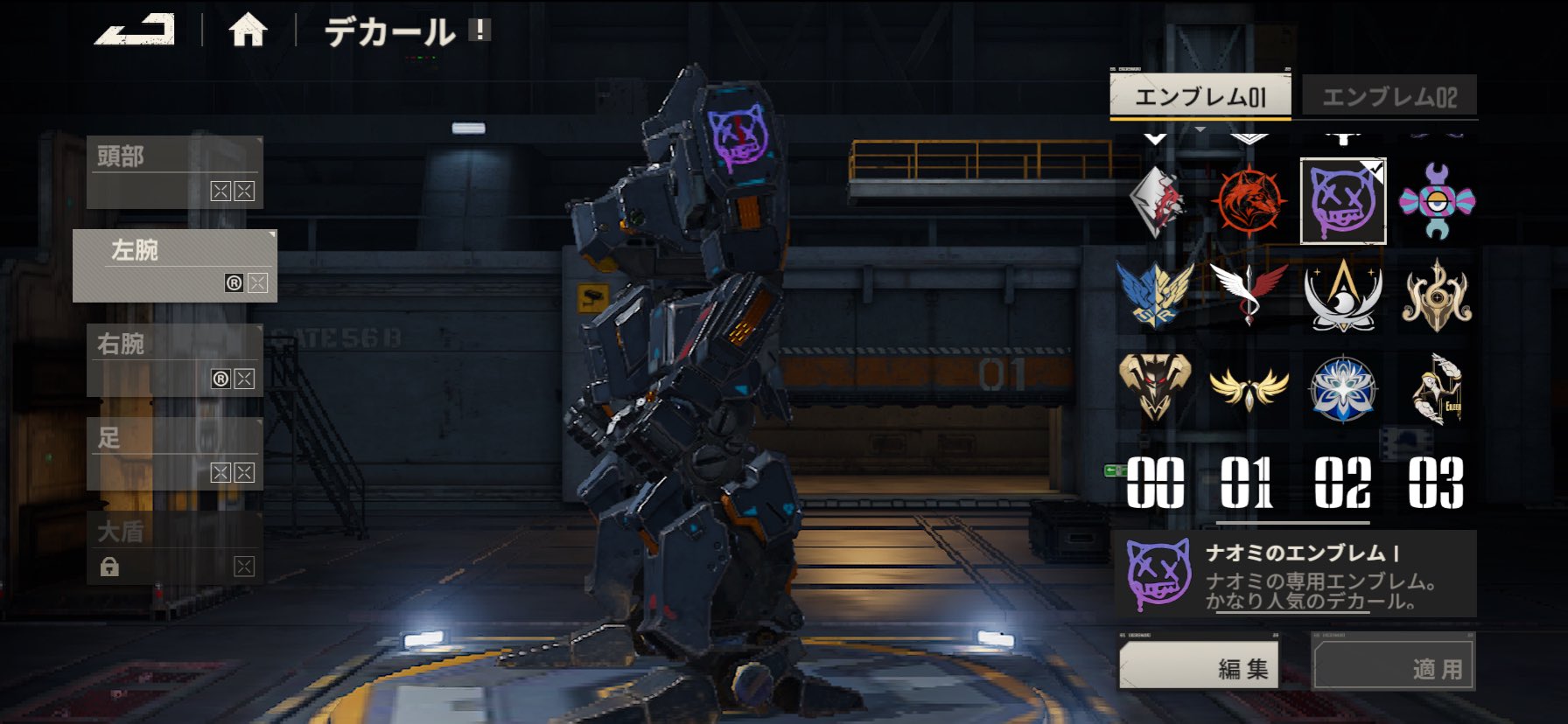Return to home via house icon

coord(248,31)
